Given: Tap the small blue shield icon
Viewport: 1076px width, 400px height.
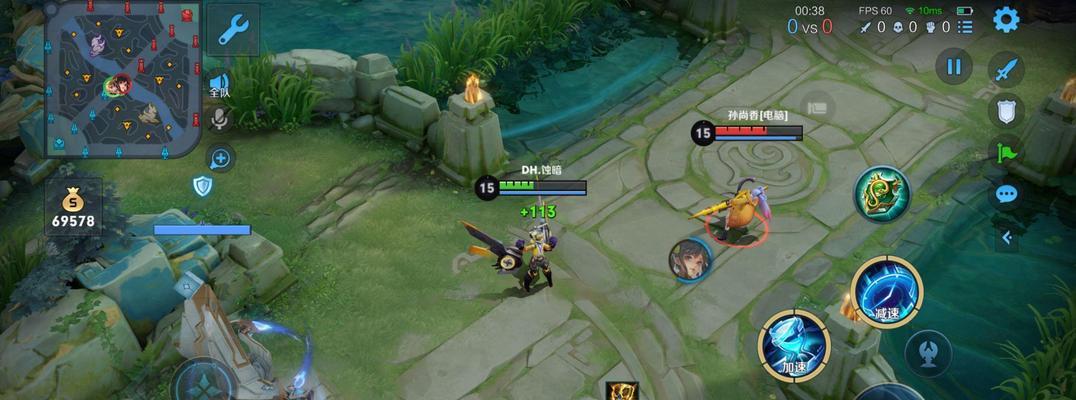Looking at the screenshot, I should (203, 186).
